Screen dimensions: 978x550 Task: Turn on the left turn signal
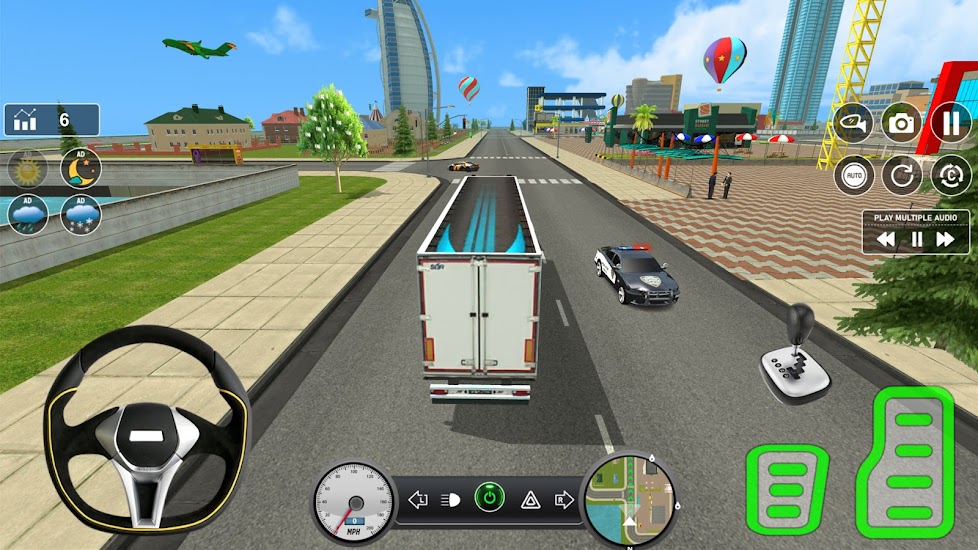pyautogui.click(x=418, y=499)
